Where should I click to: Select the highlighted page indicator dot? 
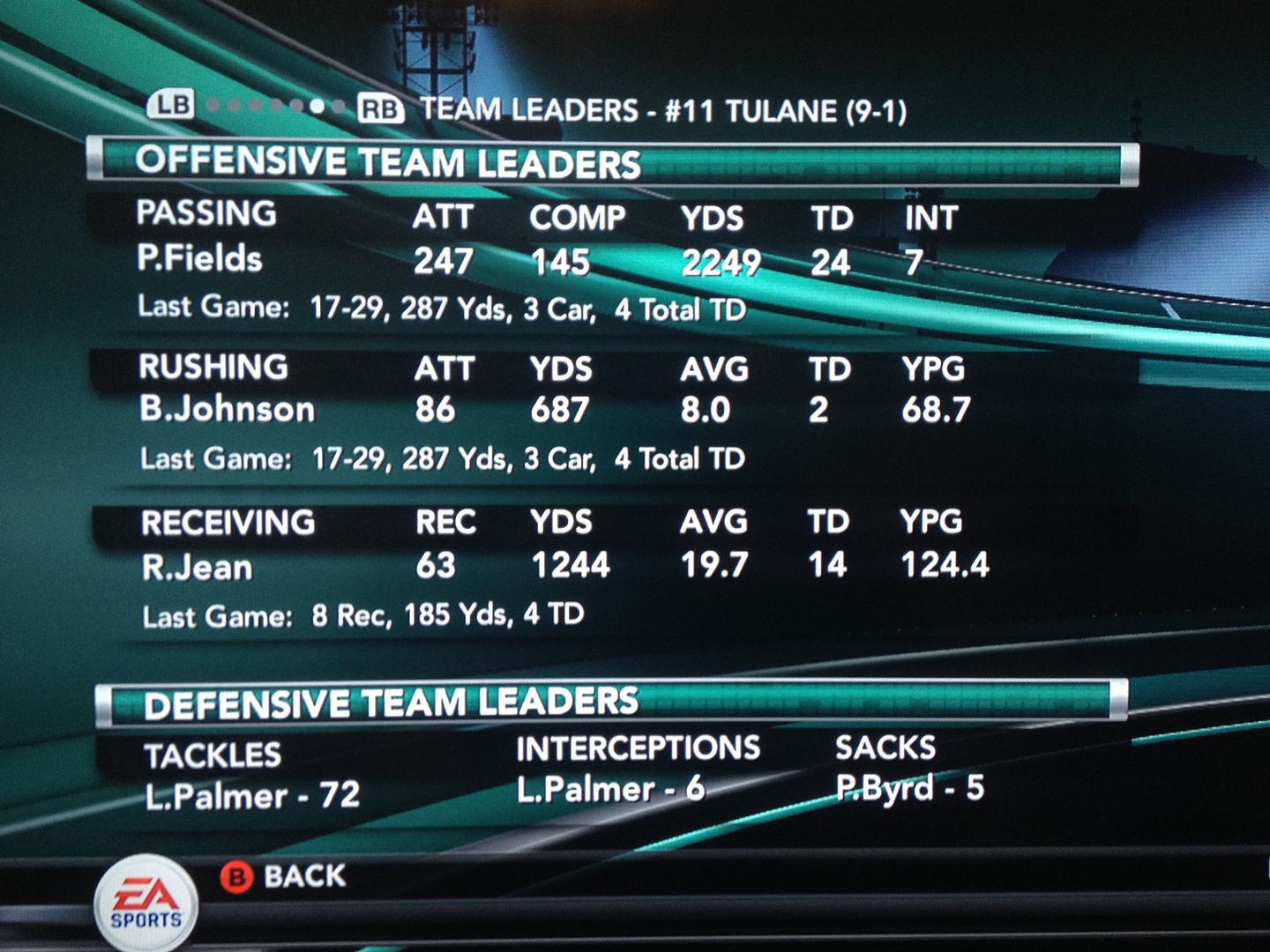[317, 107]
